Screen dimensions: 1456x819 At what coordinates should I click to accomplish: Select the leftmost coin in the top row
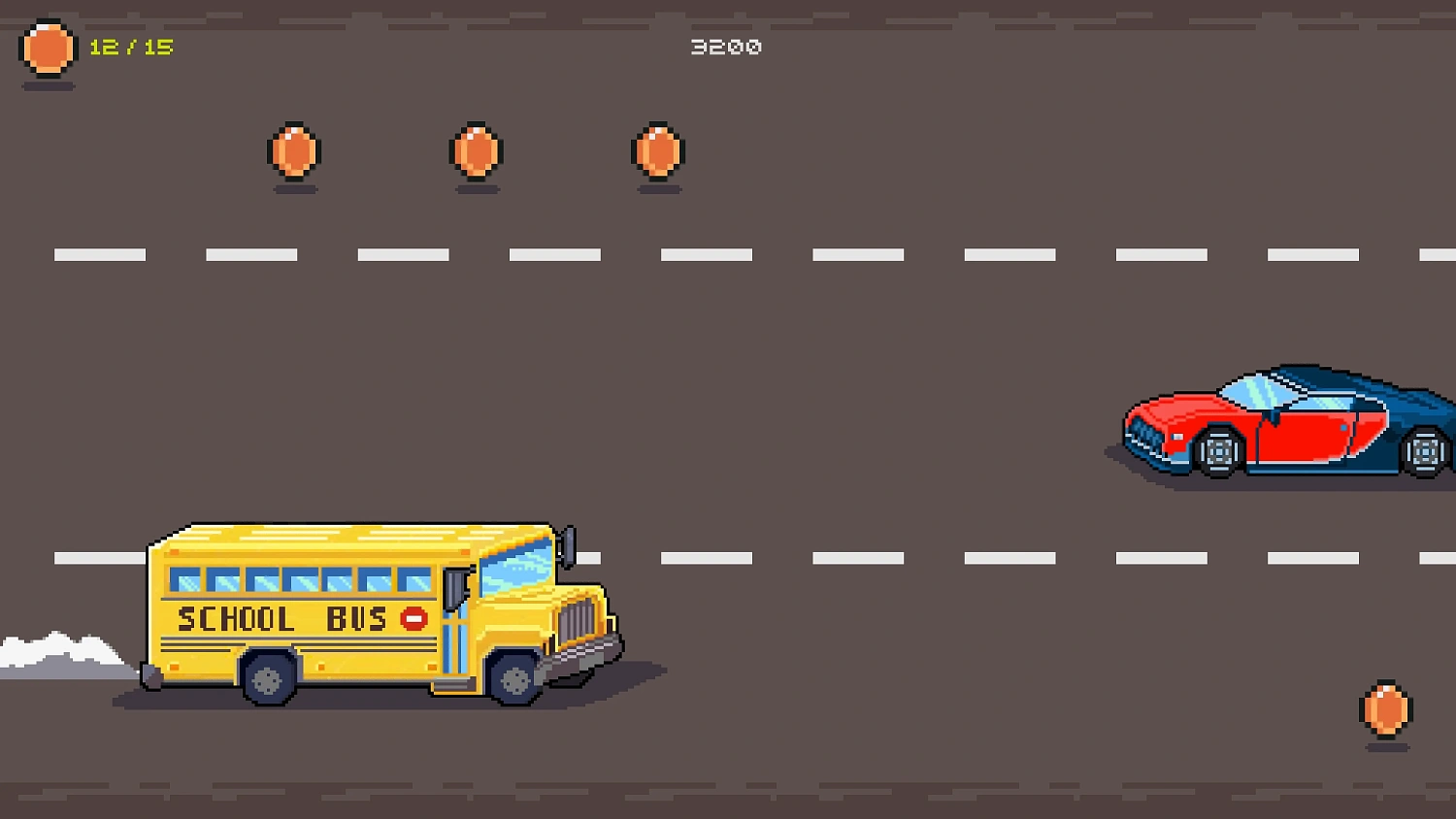pos(292,152)
